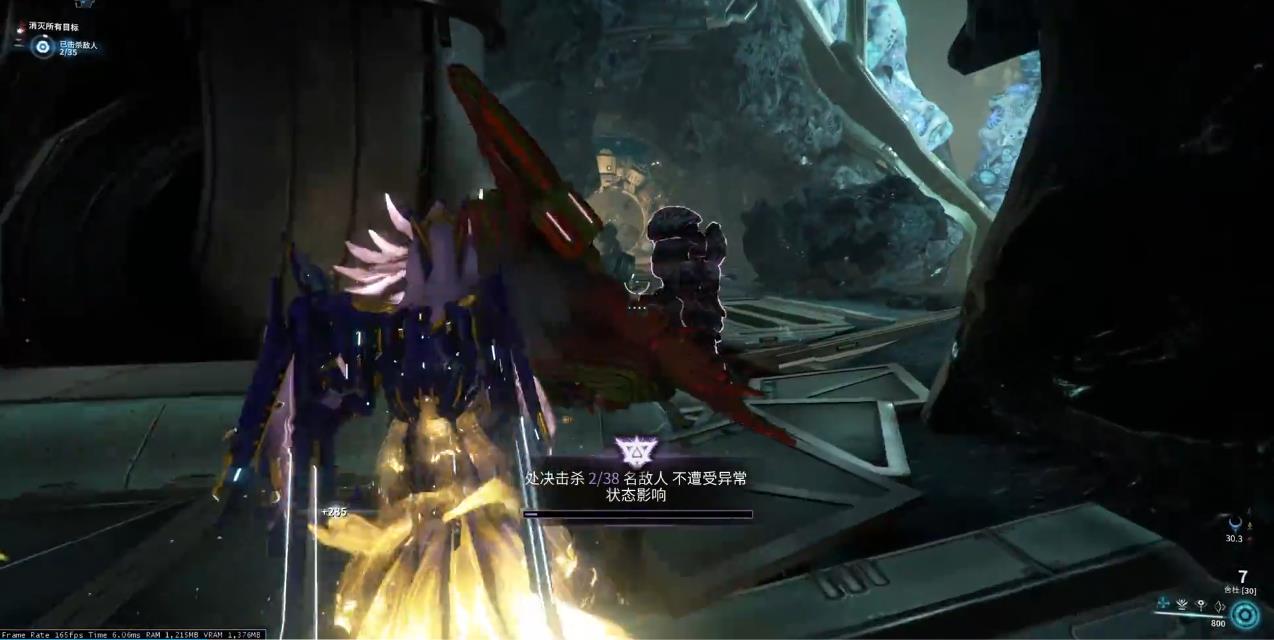This screenshot has width=1274, height=640.
Task: Cast the fourth ability with diamond icon
Action: tap(1220, 604)
